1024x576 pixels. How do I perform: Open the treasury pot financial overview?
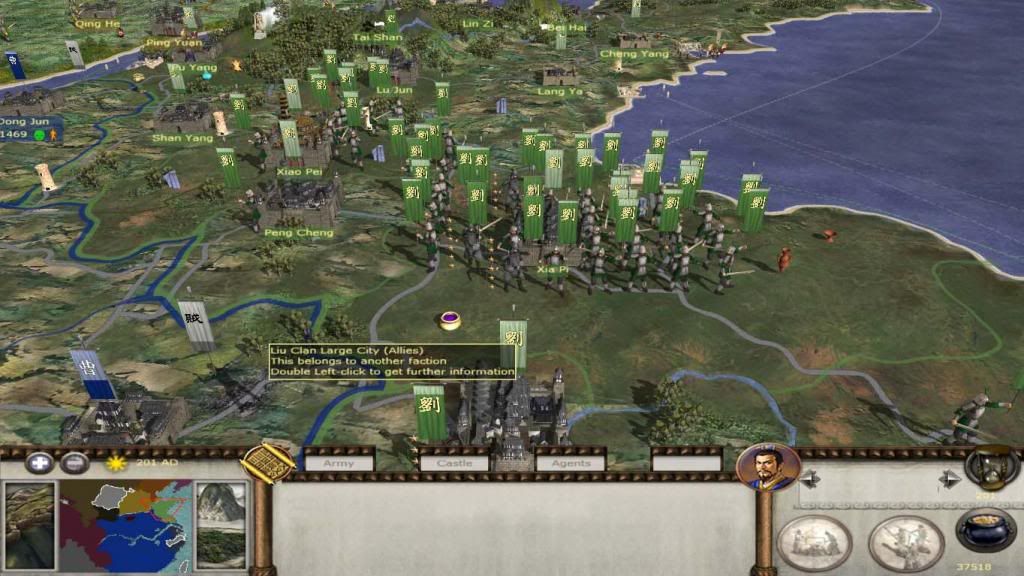[x=985, y=529]
